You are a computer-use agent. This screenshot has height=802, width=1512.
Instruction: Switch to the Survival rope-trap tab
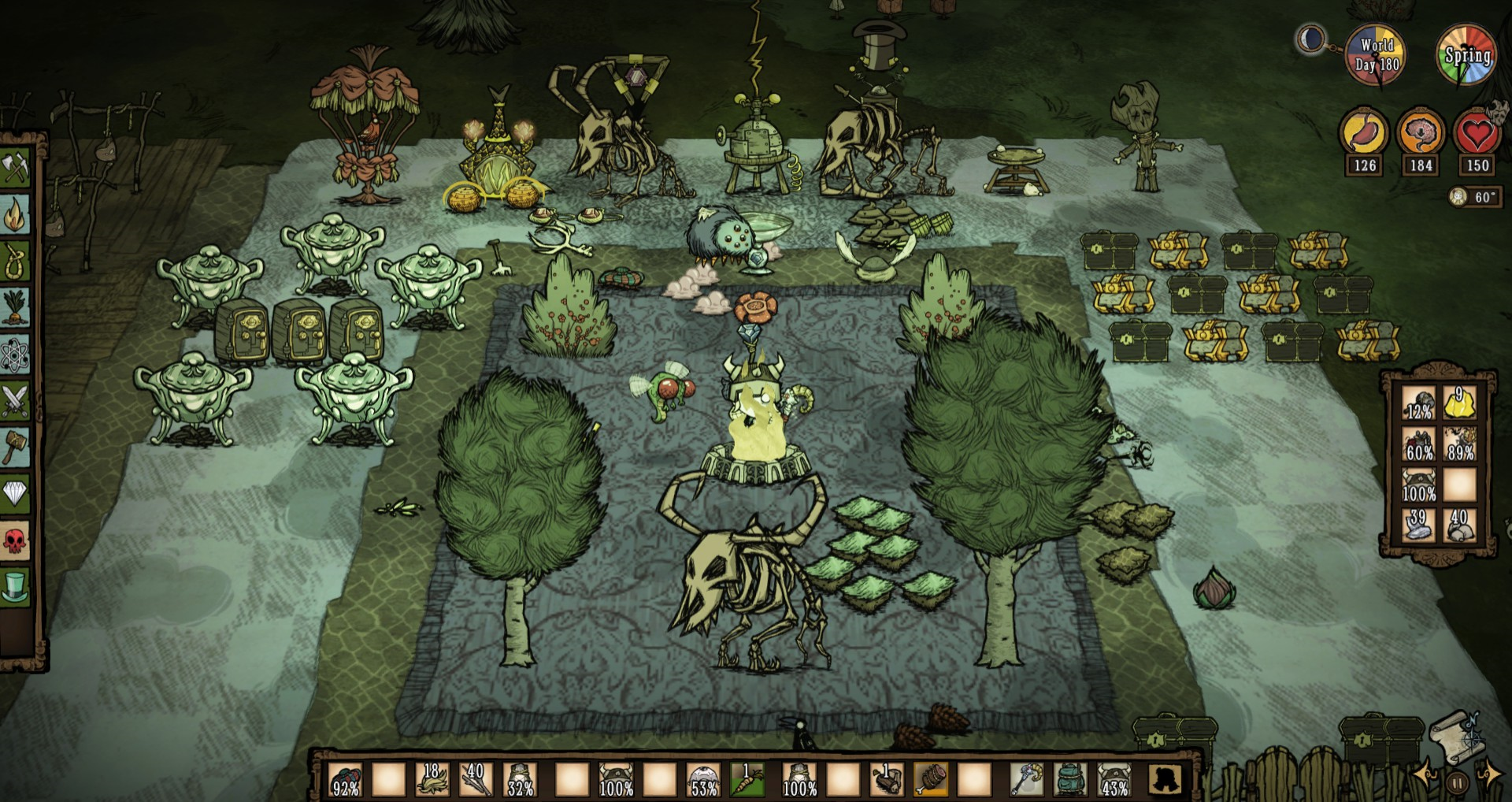pyautogui.click(x=15, y=261)
